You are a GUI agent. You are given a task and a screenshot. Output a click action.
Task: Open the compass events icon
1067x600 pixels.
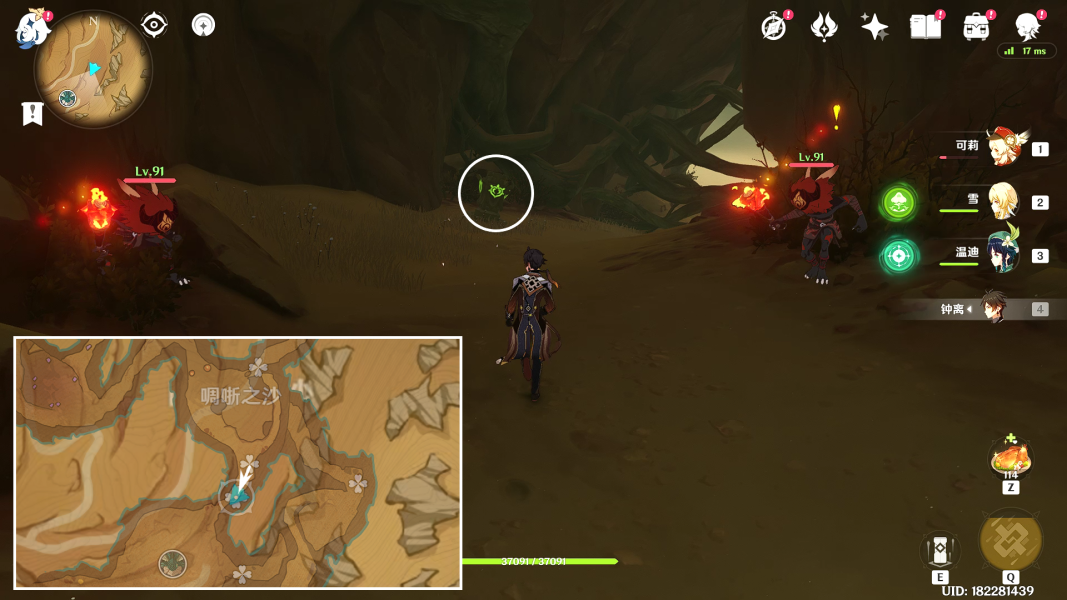(x=774, y=27)
